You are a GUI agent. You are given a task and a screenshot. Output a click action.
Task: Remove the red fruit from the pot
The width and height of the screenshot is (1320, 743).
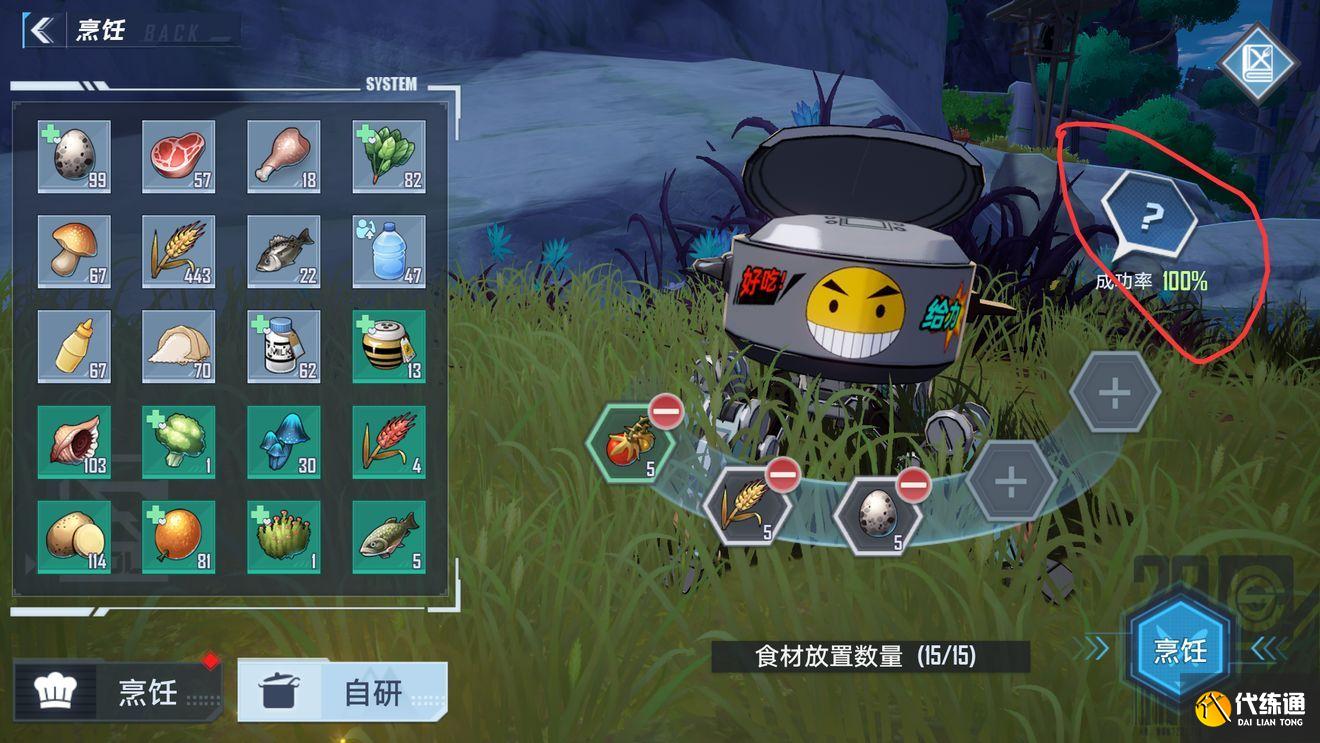click(x=666, y=410)
